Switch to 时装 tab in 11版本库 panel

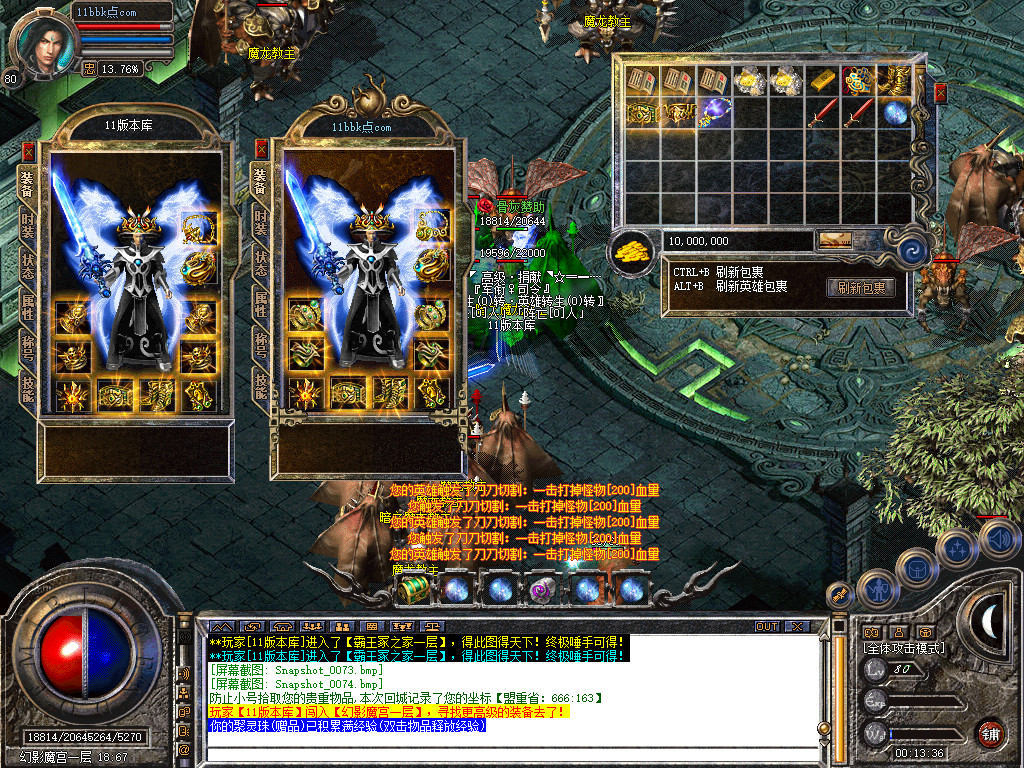point(28,224)
